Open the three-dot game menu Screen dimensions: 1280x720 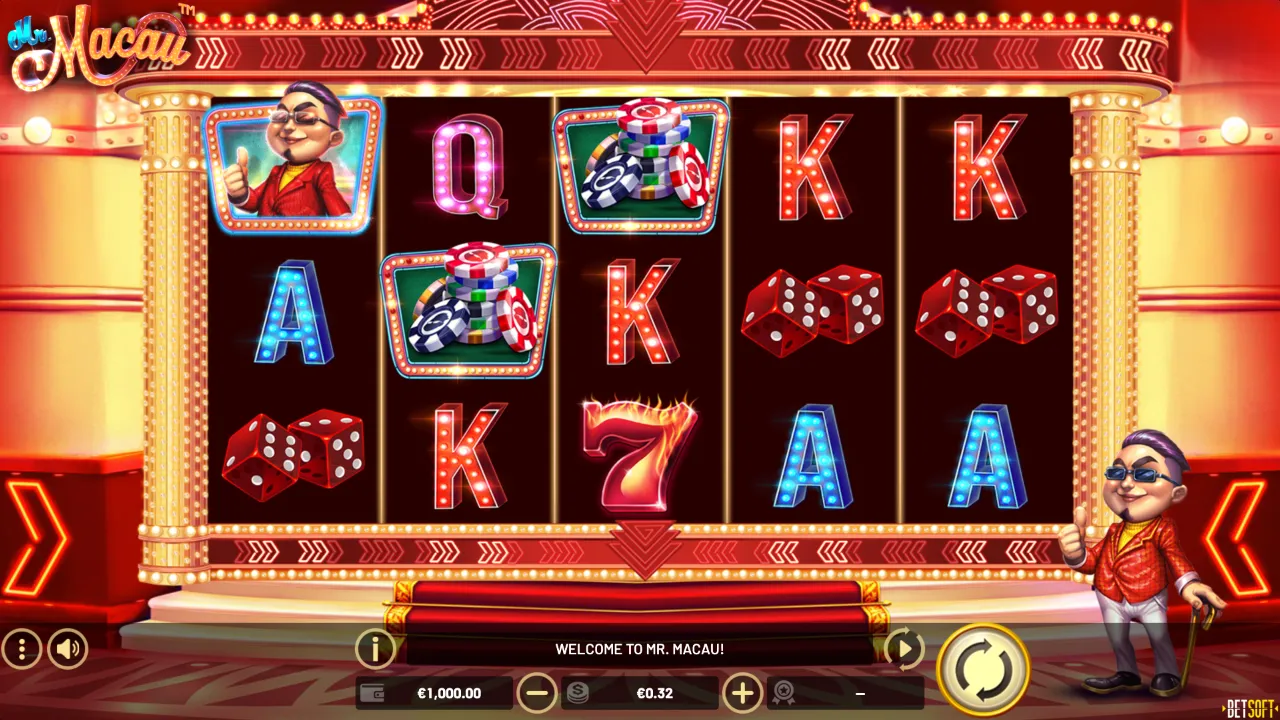22,649
